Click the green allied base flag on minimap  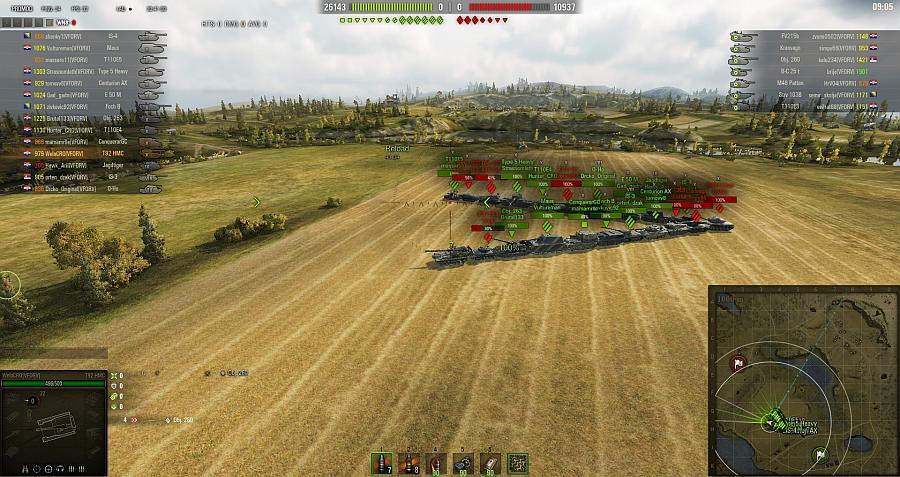pos(819,453)
